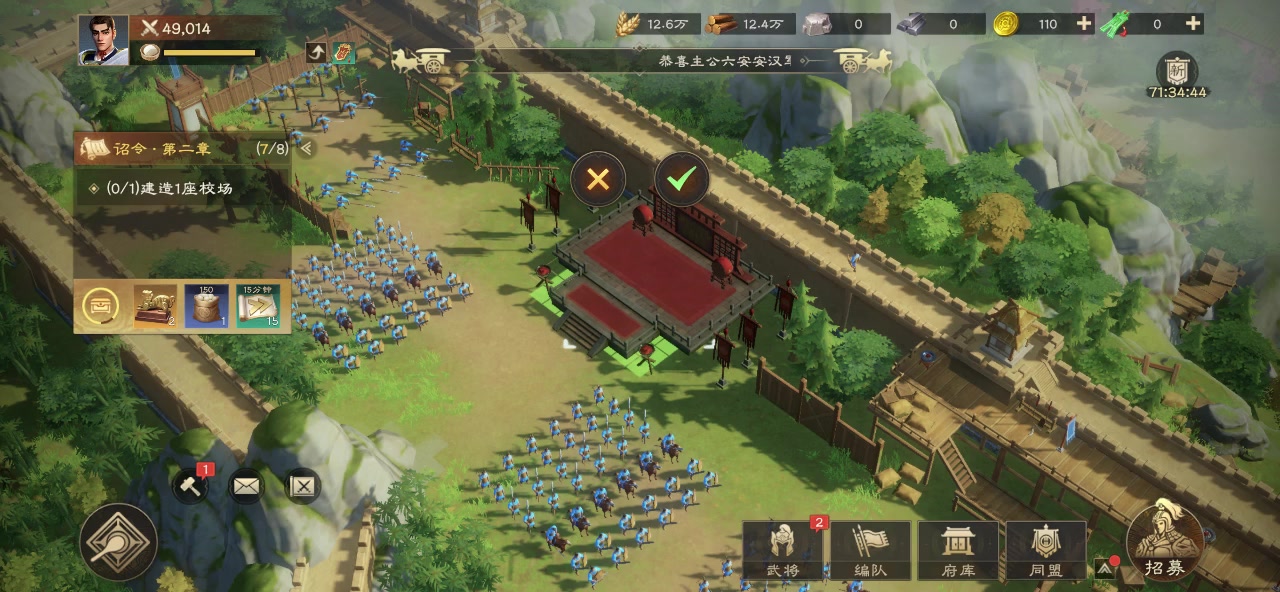Select the 15分钟 speed-up reward item
This screenshot has height=592, width=1280.
pyautogui.click(x=257, y=306)
